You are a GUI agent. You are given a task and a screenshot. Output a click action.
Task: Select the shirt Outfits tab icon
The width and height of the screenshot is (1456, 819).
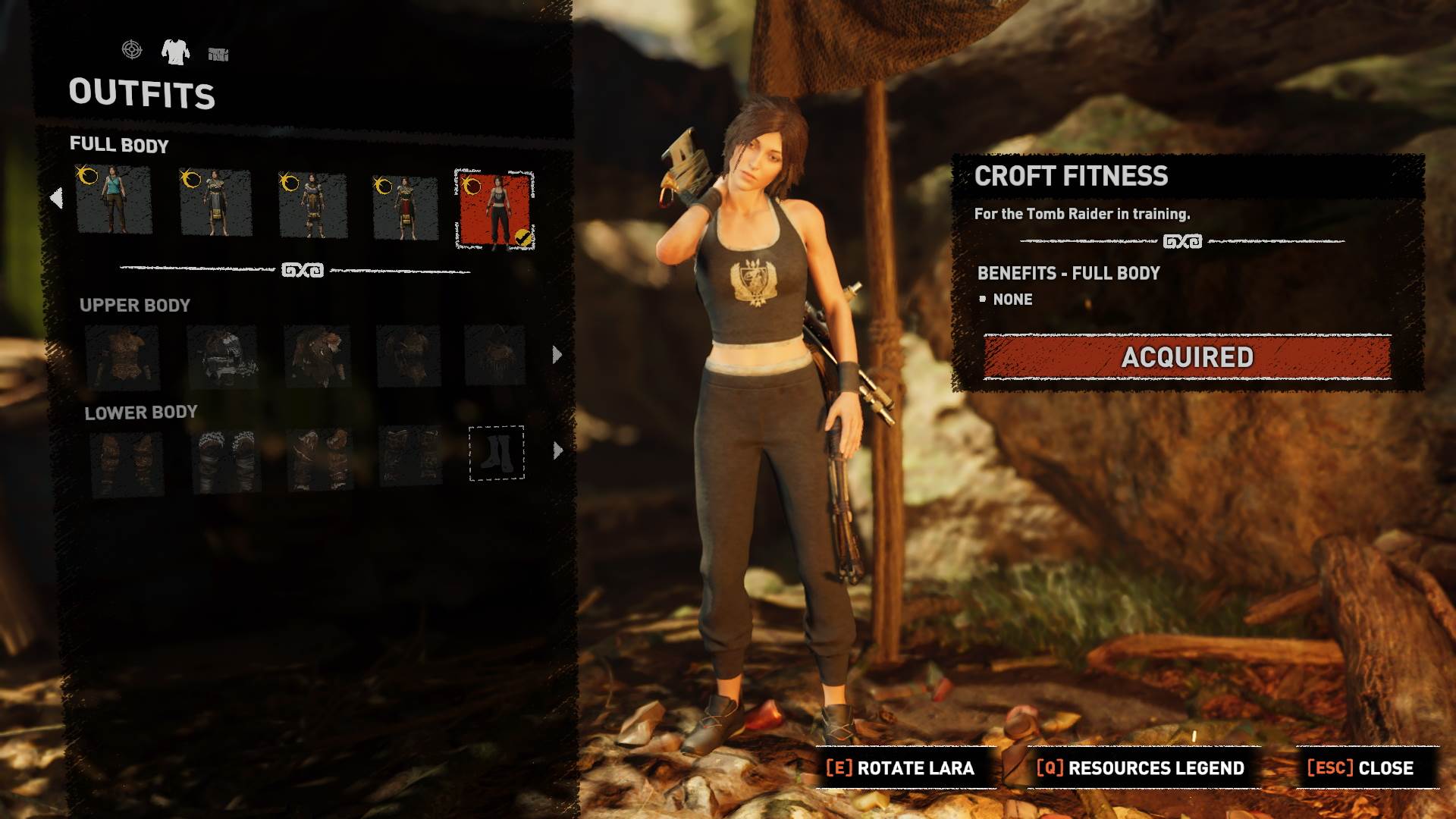(x=177, y=53)
